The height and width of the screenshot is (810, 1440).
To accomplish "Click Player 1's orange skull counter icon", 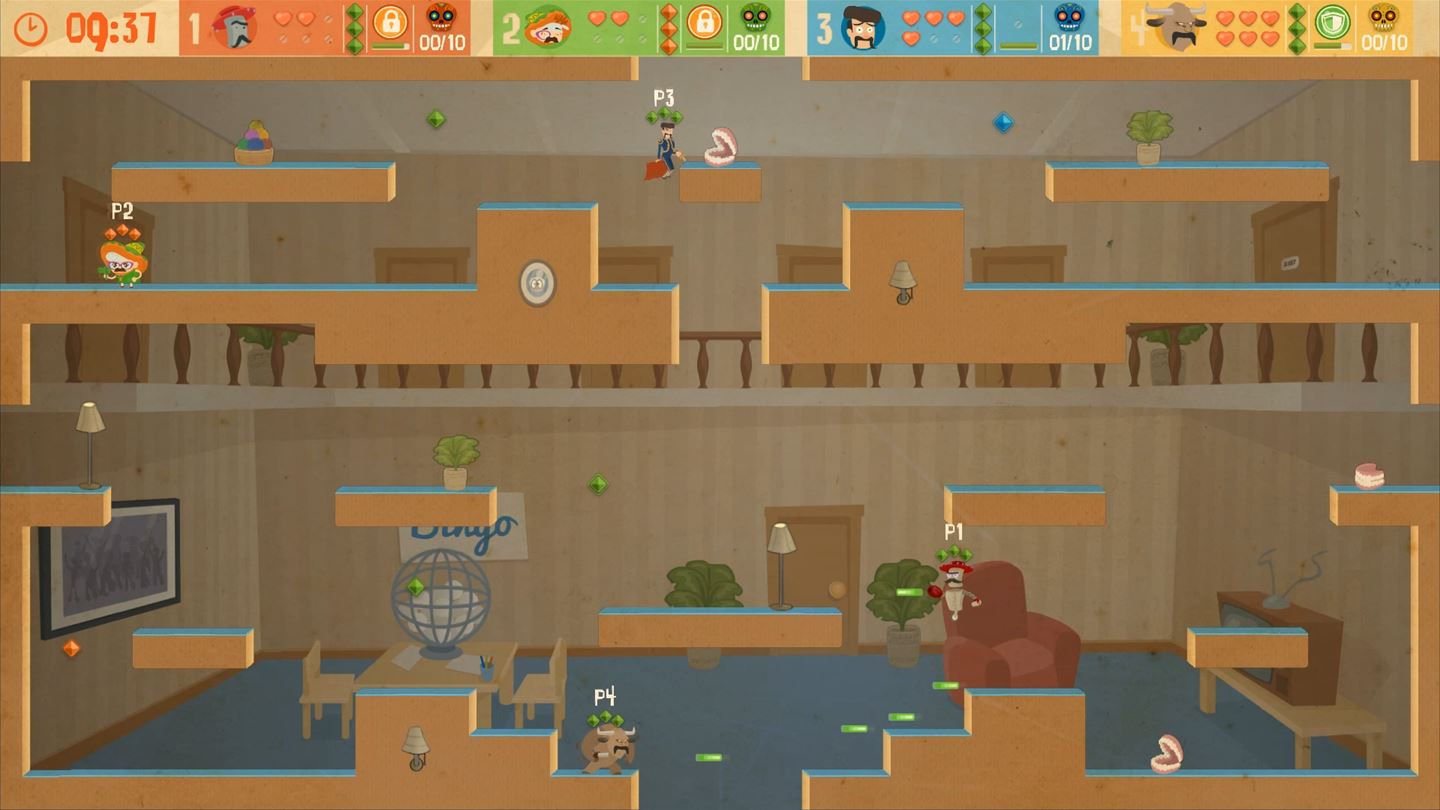I will (x=437, y=19).
